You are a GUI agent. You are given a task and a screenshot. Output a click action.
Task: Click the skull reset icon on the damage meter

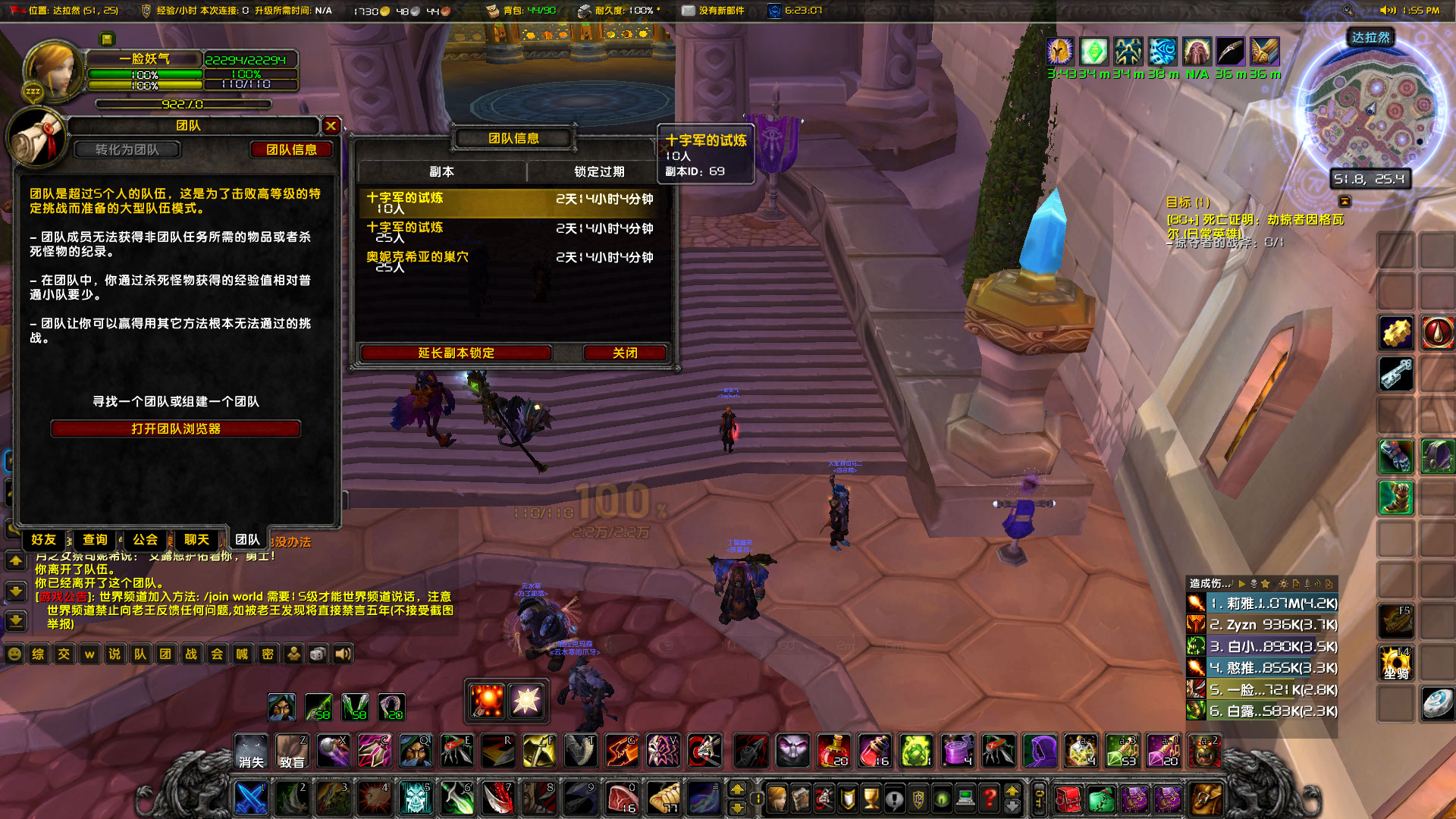[x=1254, y=584]
